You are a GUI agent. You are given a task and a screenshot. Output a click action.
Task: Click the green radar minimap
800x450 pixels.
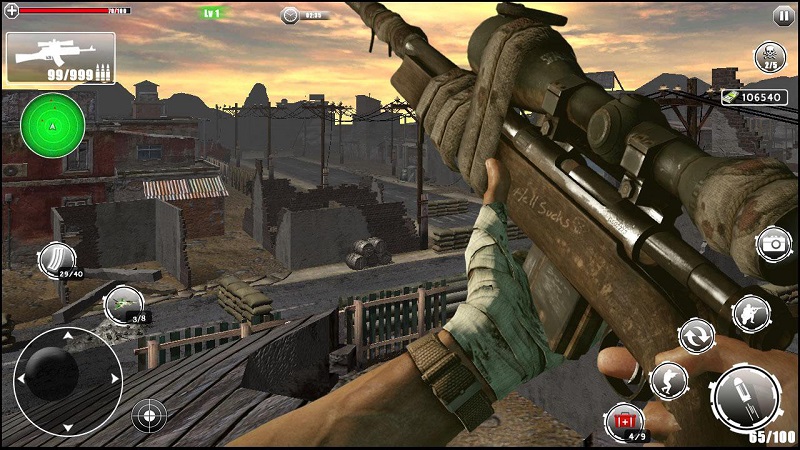pyautogui.click(x=52, y=125)
